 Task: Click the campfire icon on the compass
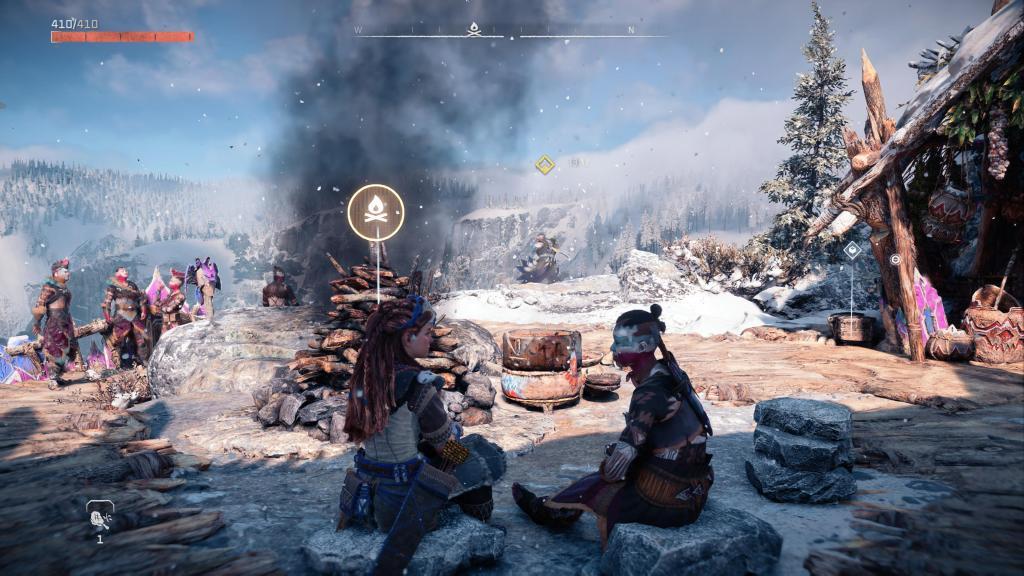pyautogui.click(x=474, y=29)
